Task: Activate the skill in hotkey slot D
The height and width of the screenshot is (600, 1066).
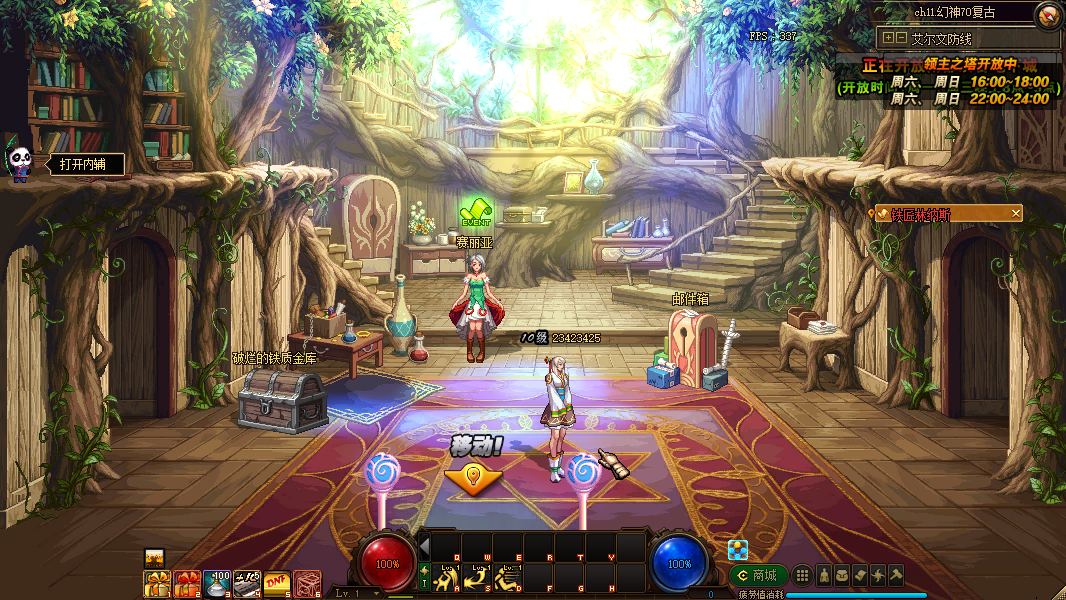Action: pos(507,578)
